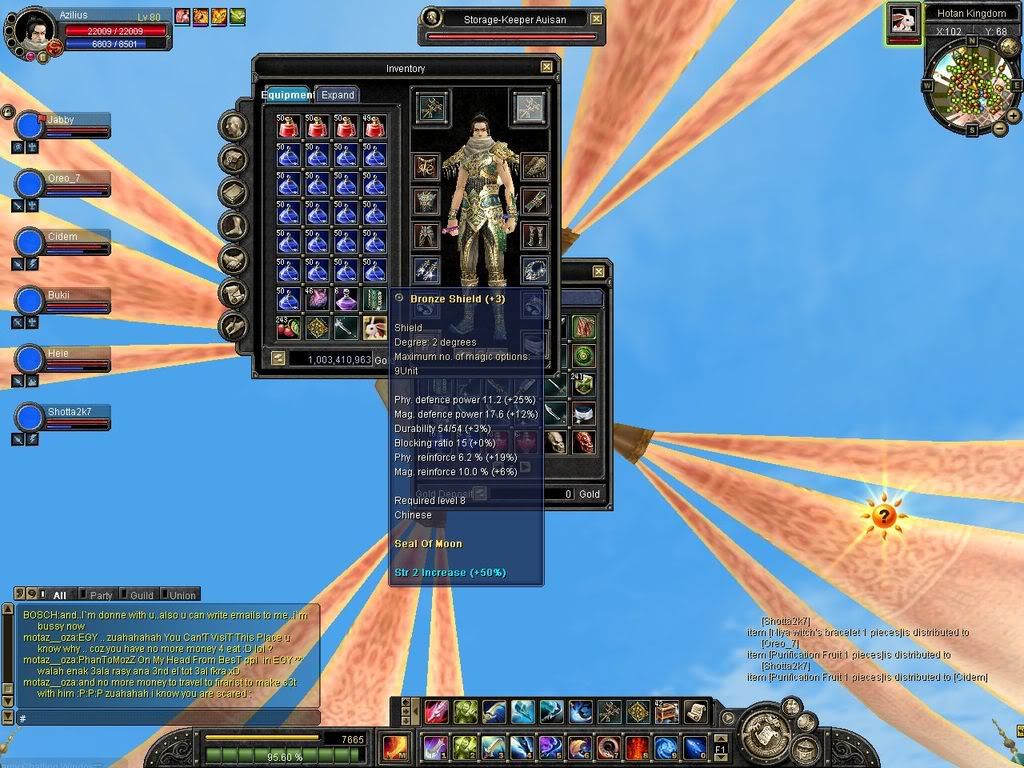The image size is (1024, 768).
Task: Switch to the Expand inventory tab
Action: (337, 95)
